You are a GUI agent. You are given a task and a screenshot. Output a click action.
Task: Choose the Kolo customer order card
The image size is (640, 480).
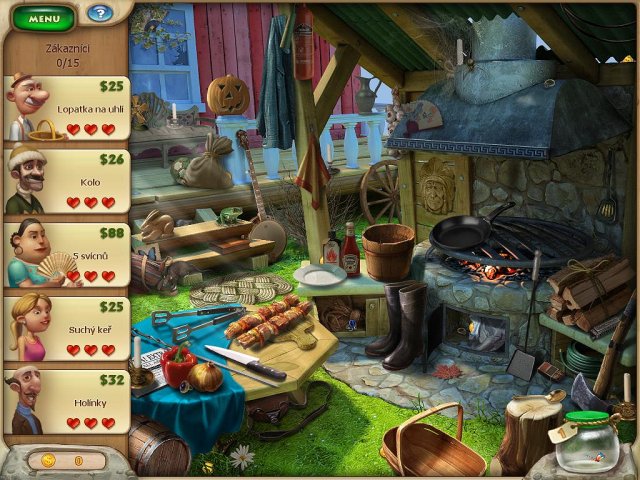pyautogui.click(x=67, y=181)
